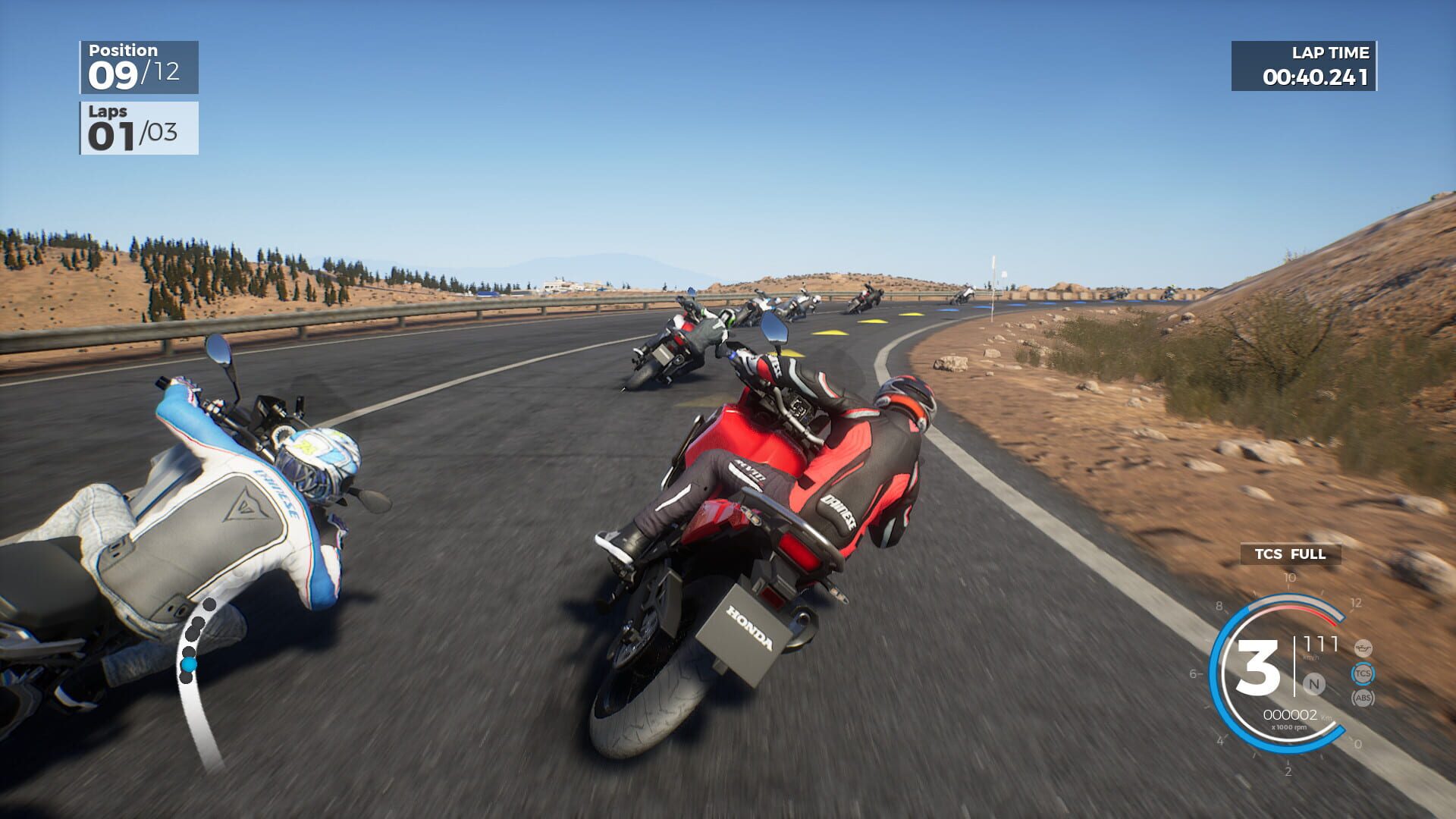Select the TCS indicator icon on the dashboard
This screenshot has height=819, width=1456.
click(1363, 673)
